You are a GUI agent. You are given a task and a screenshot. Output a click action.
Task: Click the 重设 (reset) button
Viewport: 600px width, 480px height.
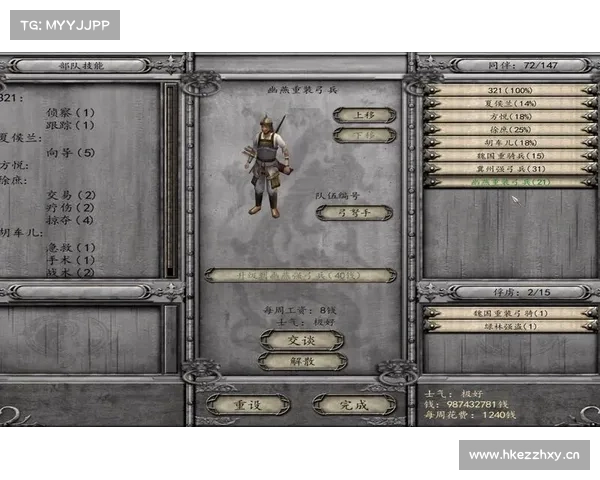pyautogui.click(x=248, y=404)
